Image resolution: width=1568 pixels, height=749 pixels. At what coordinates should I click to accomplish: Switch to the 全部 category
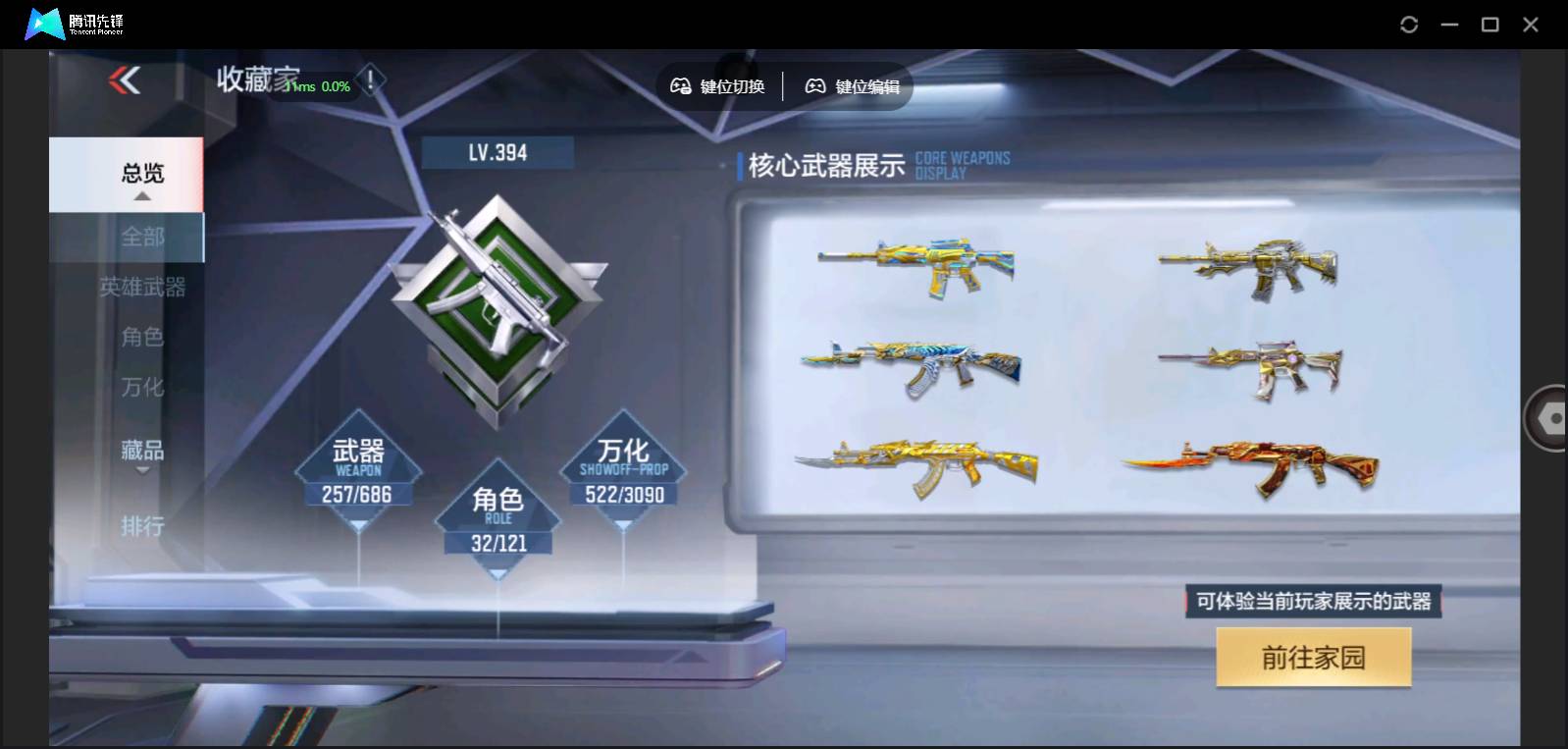tap(143, 237)
